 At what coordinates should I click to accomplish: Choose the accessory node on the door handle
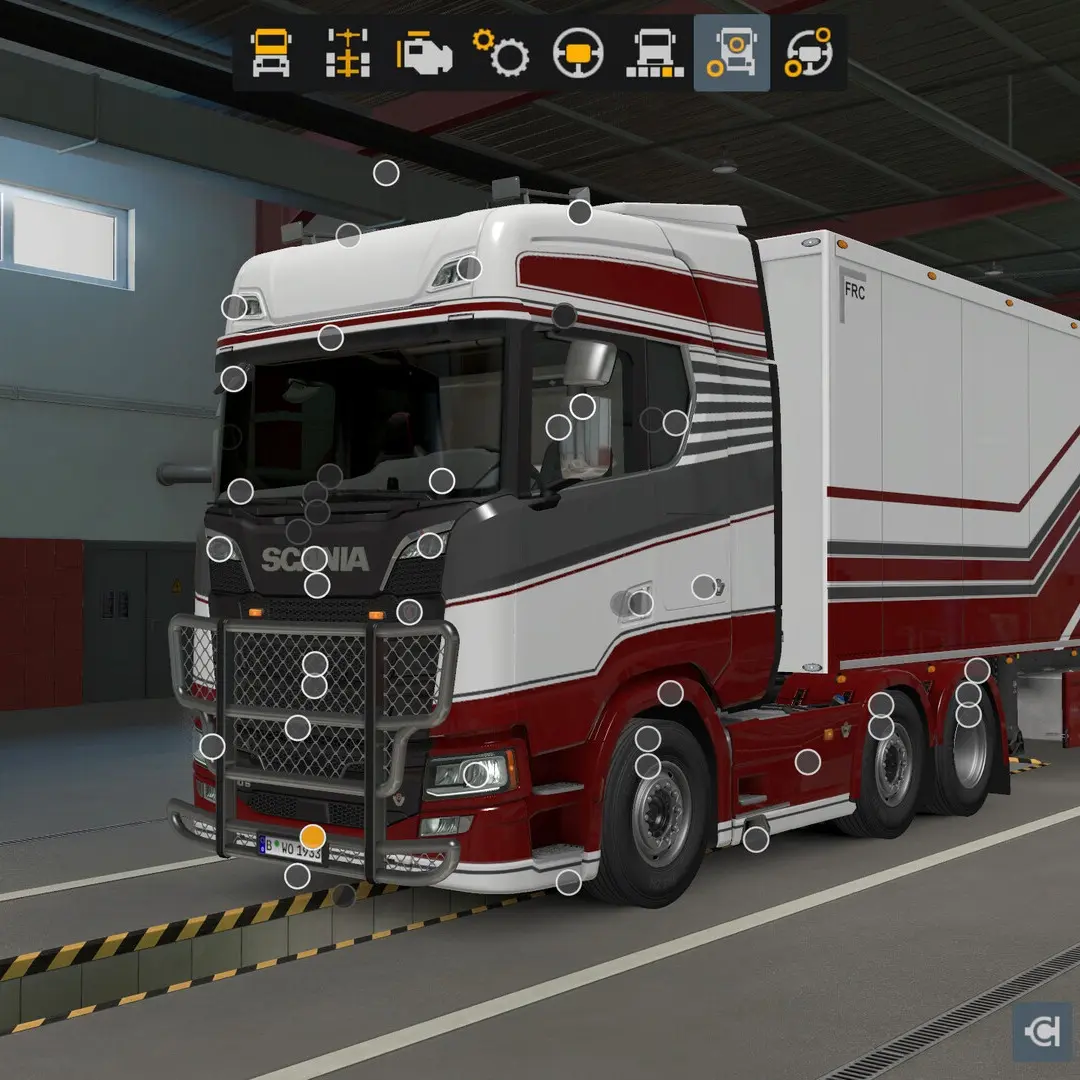coord(640,603)
